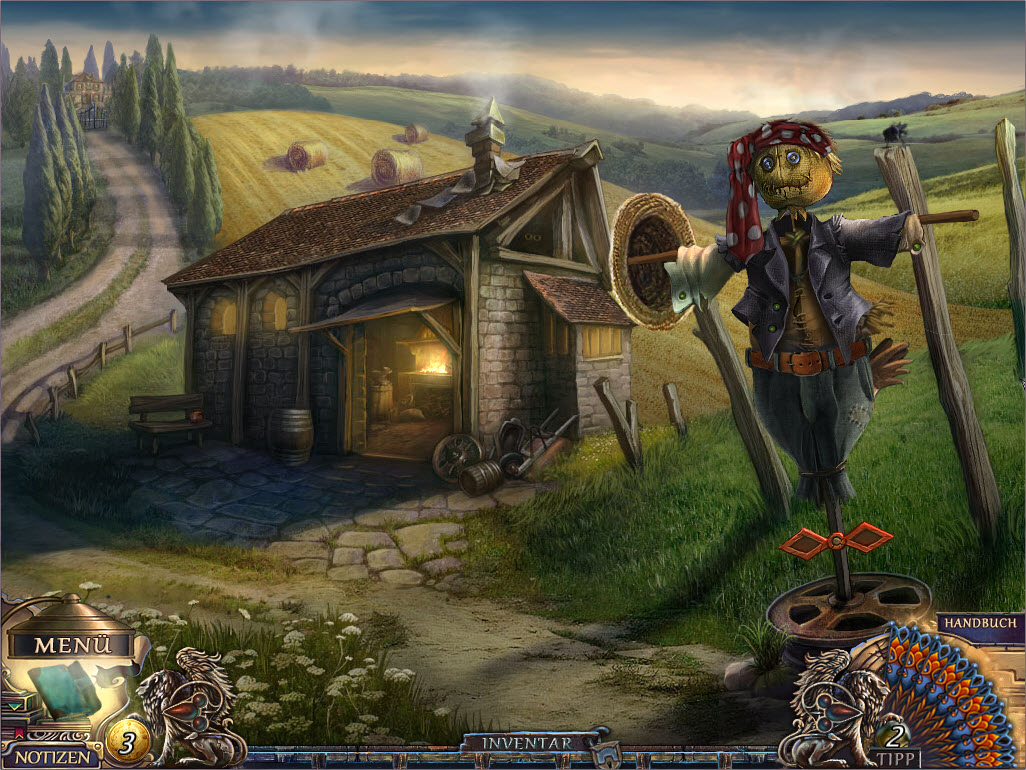
Task: Click the gold coin counter showing 3
Action: (128, 742)
